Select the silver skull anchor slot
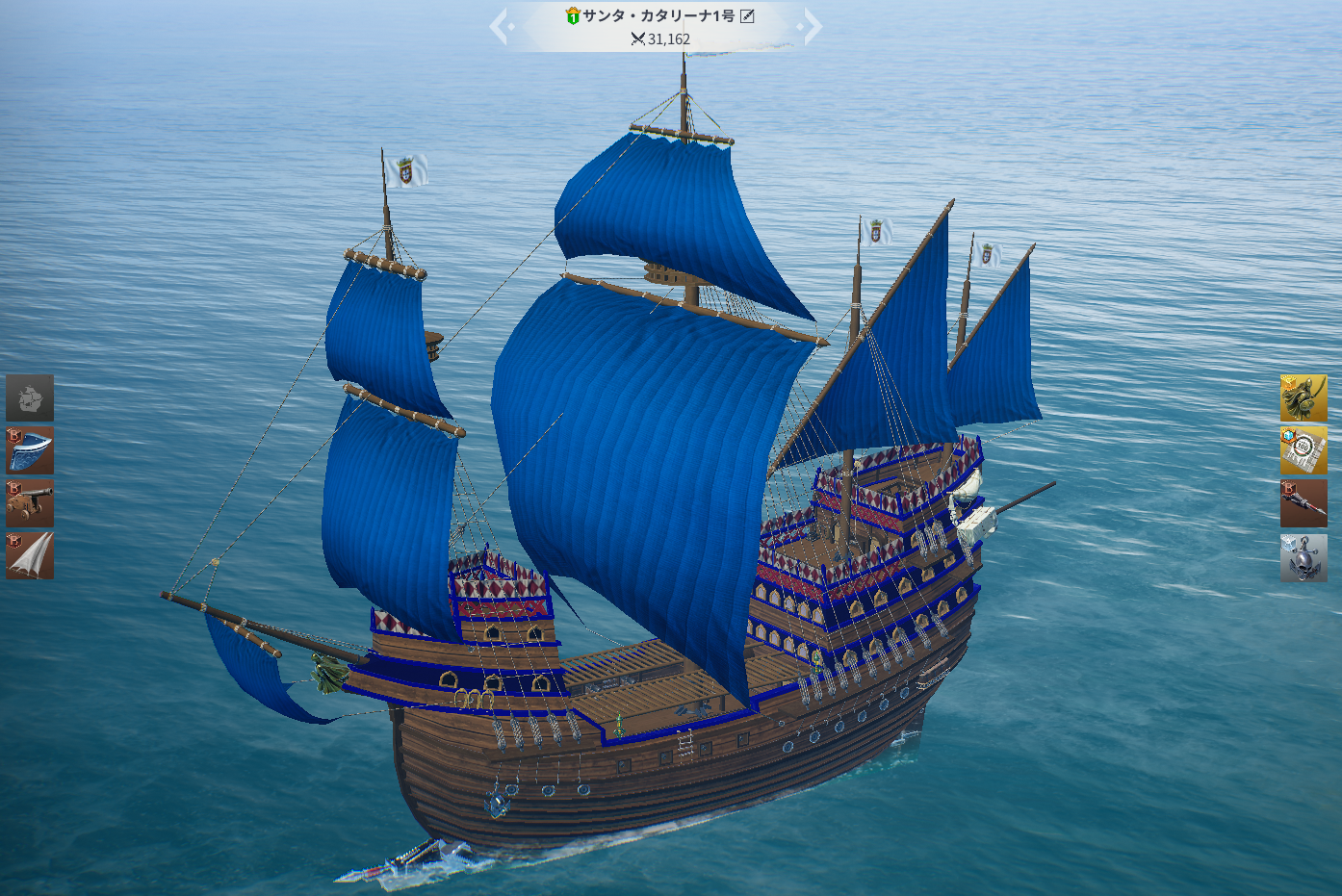The height and width of the screenshot is (896, 1342). (x=1303, y=558)
